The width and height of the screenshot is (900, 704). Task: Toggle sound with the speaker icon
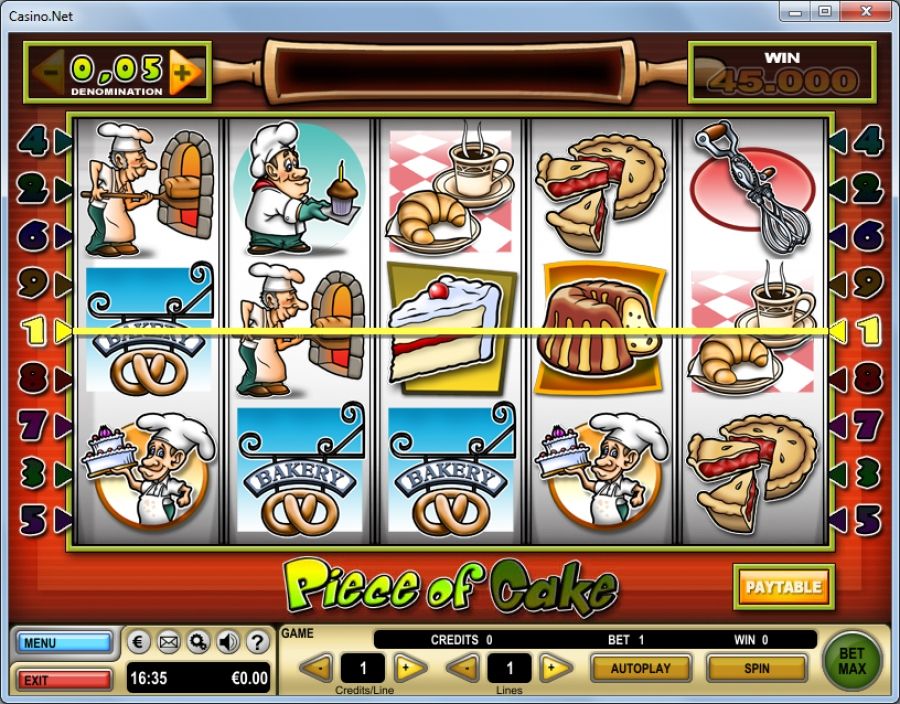click(227, 641)
